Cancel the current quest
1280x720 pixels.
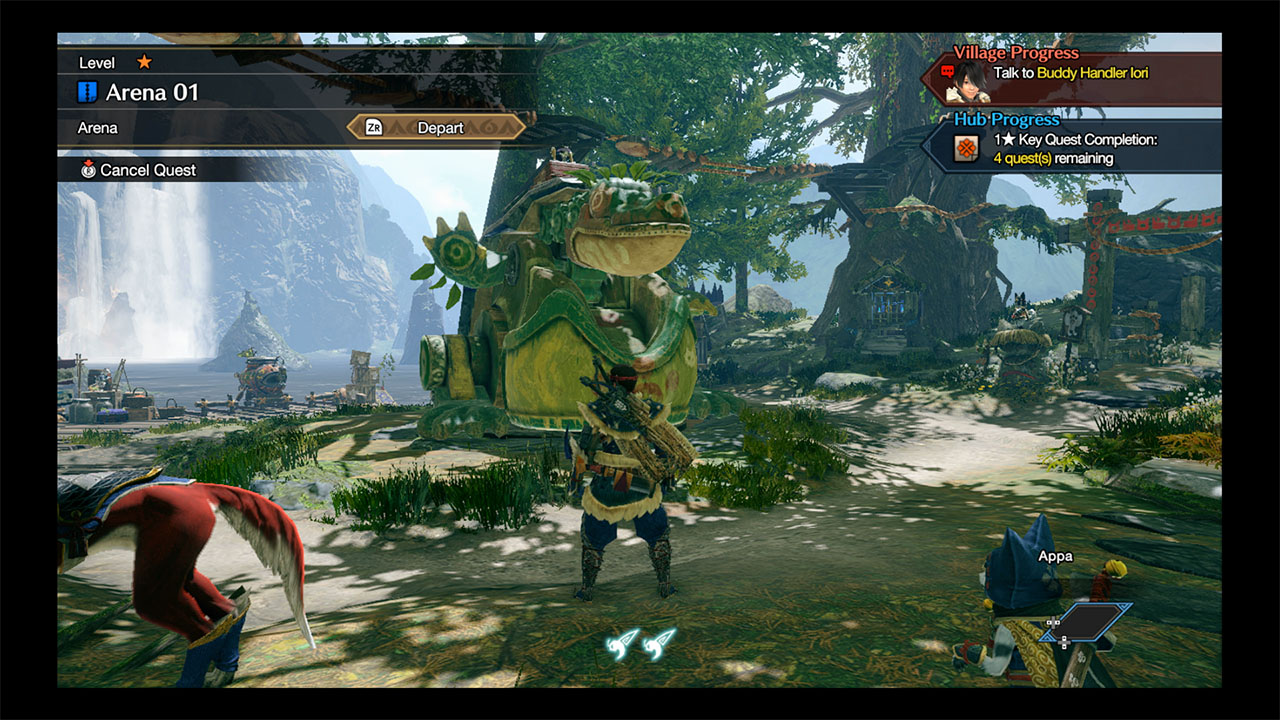(x=138, y=170)
